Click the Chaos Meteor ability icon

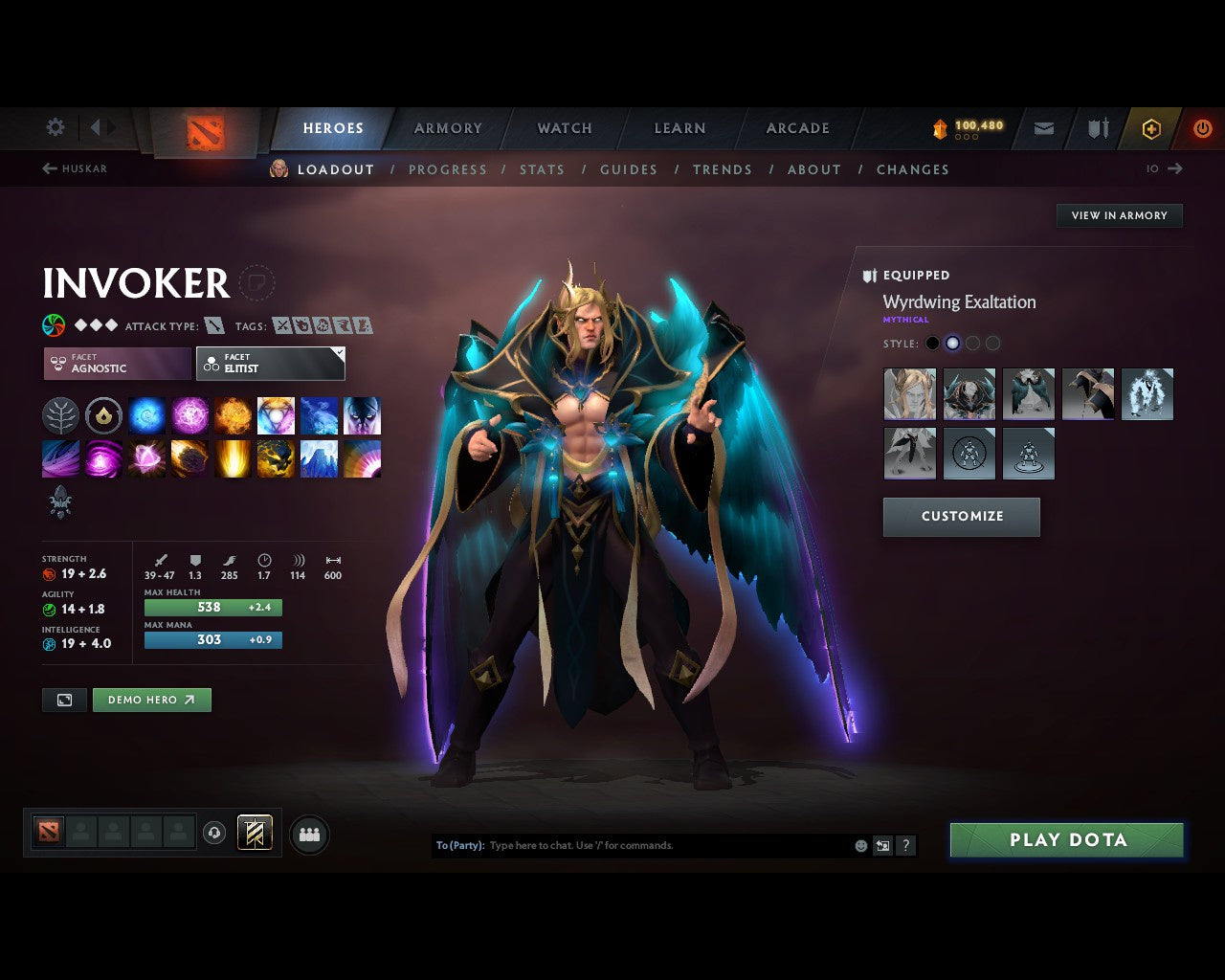(190, 458)
